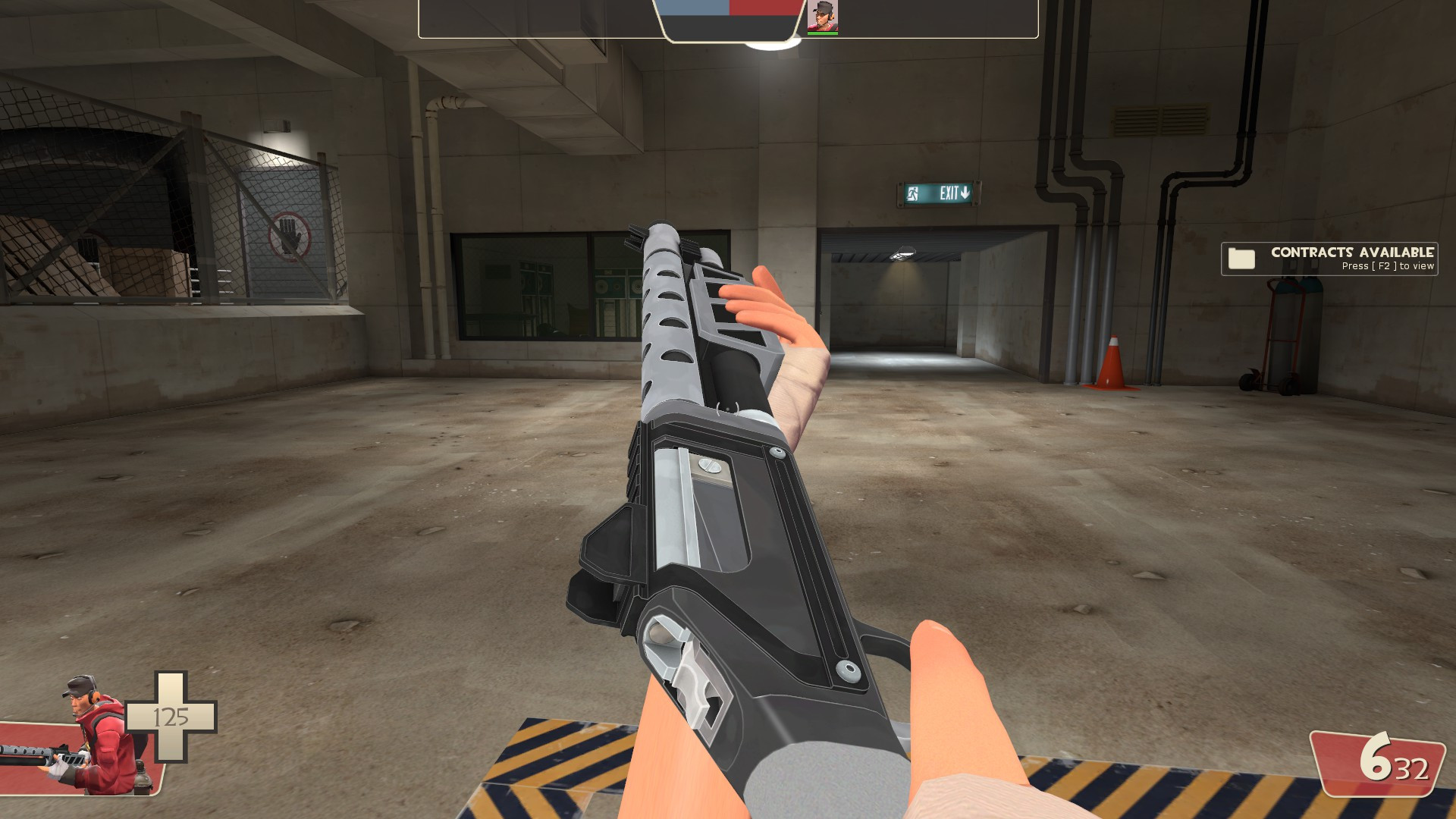Click the running-figure symbol on the EXIT sign

coord(912,195)
